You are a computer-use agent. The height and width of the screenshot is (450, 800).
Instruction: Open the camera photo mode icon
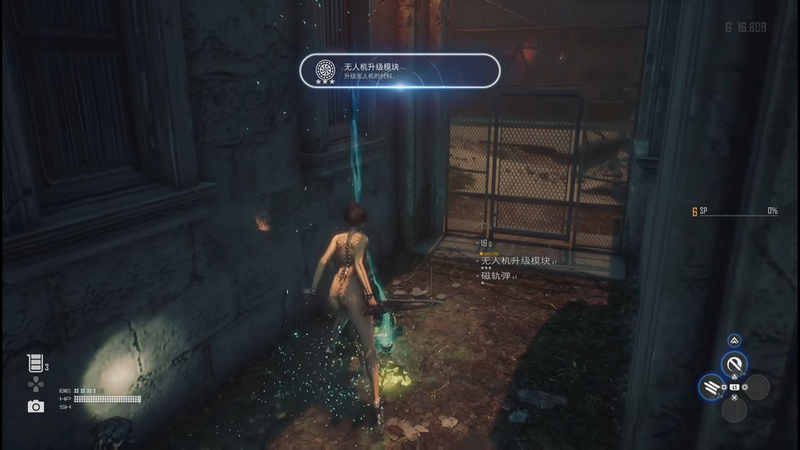pos(36,406)
